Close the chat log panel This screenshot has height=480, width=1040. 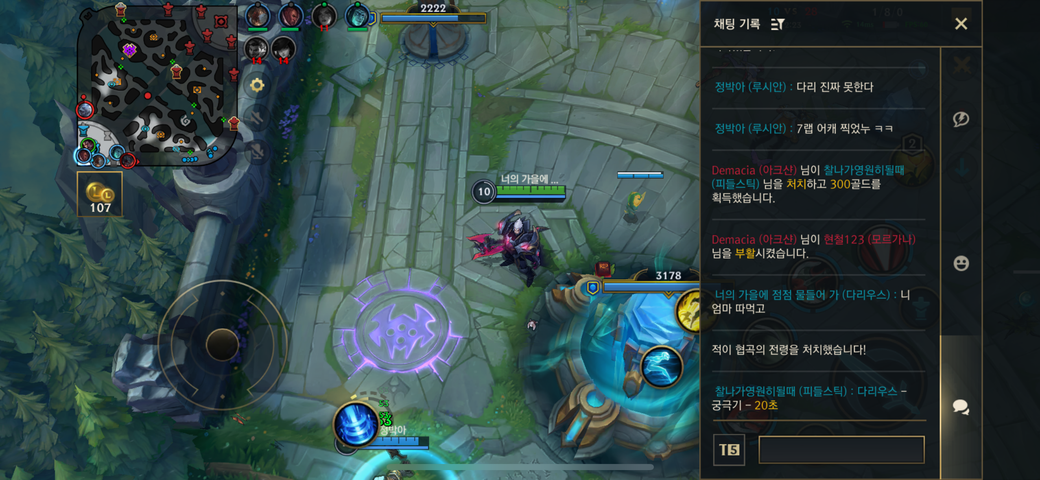point(960,24)
